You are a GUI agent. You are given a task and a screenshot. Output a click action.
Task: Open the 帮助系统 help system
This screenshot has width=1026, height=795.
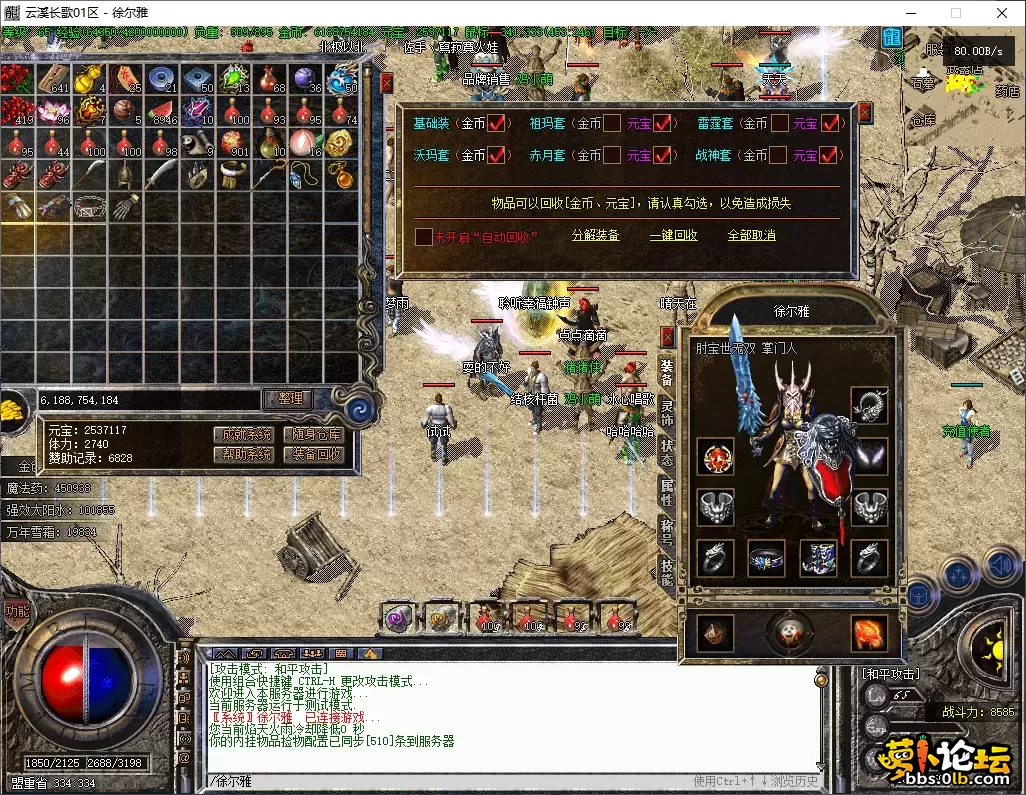[243, 454]
